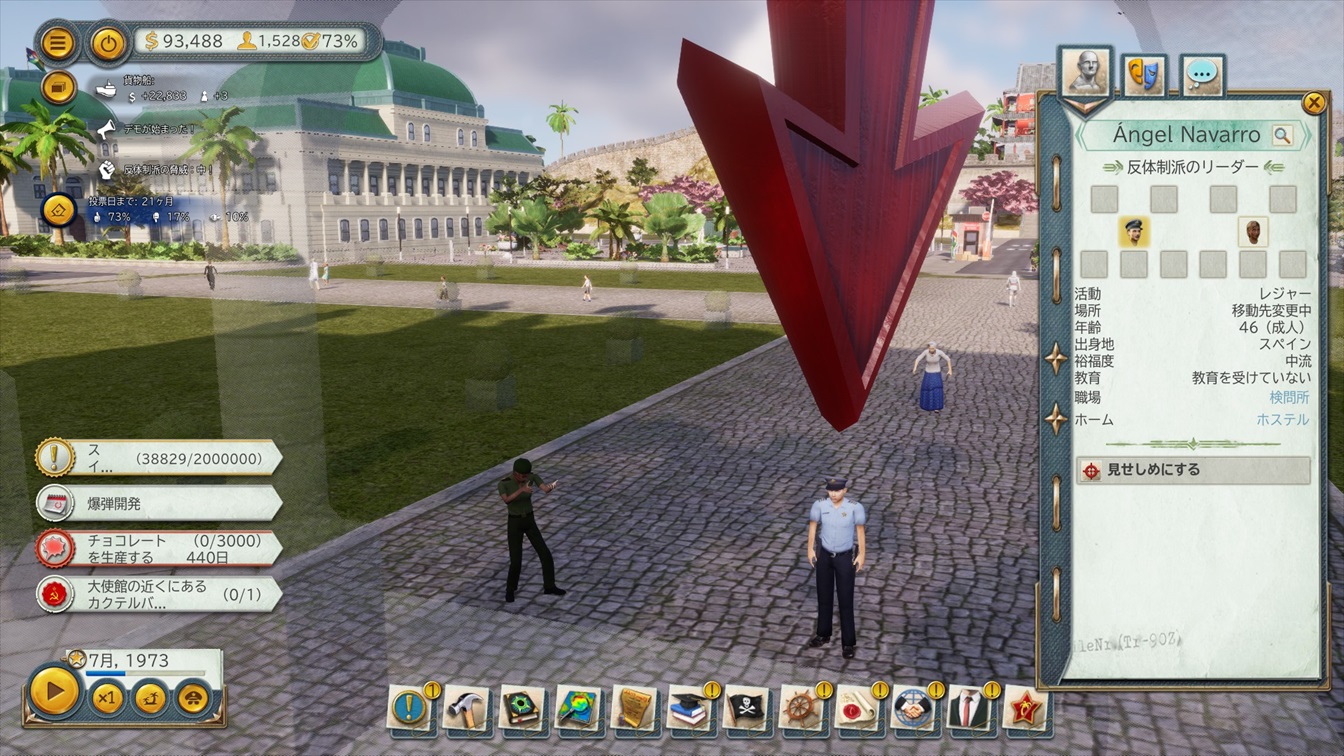This screenshot has height=756, width=1344.
Task: Choose the 見せしめにする action
Action: tap(1193, 470)
